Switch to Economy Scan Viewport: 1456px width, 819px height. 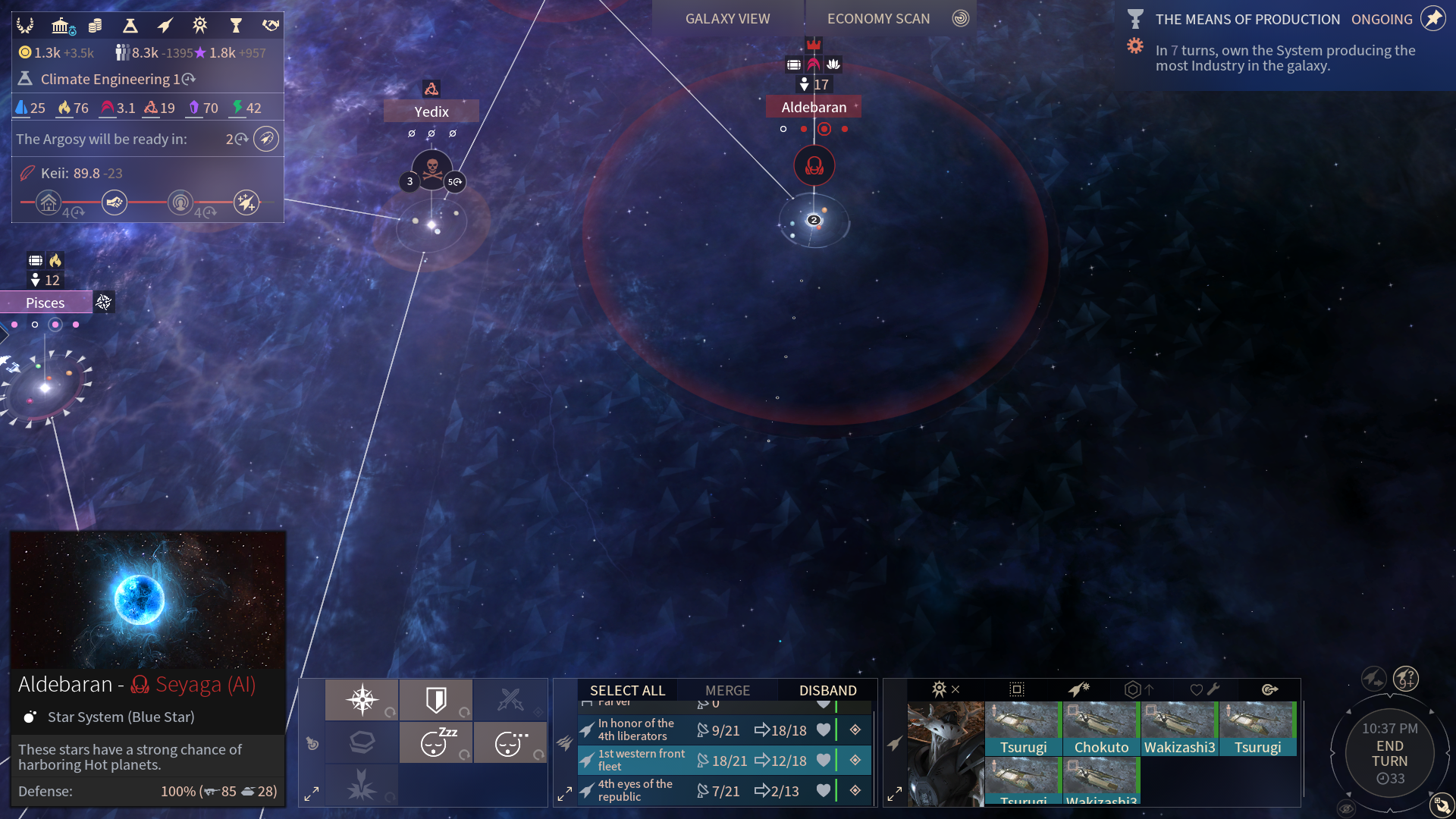pyautogui.click(x=878, y=19)
